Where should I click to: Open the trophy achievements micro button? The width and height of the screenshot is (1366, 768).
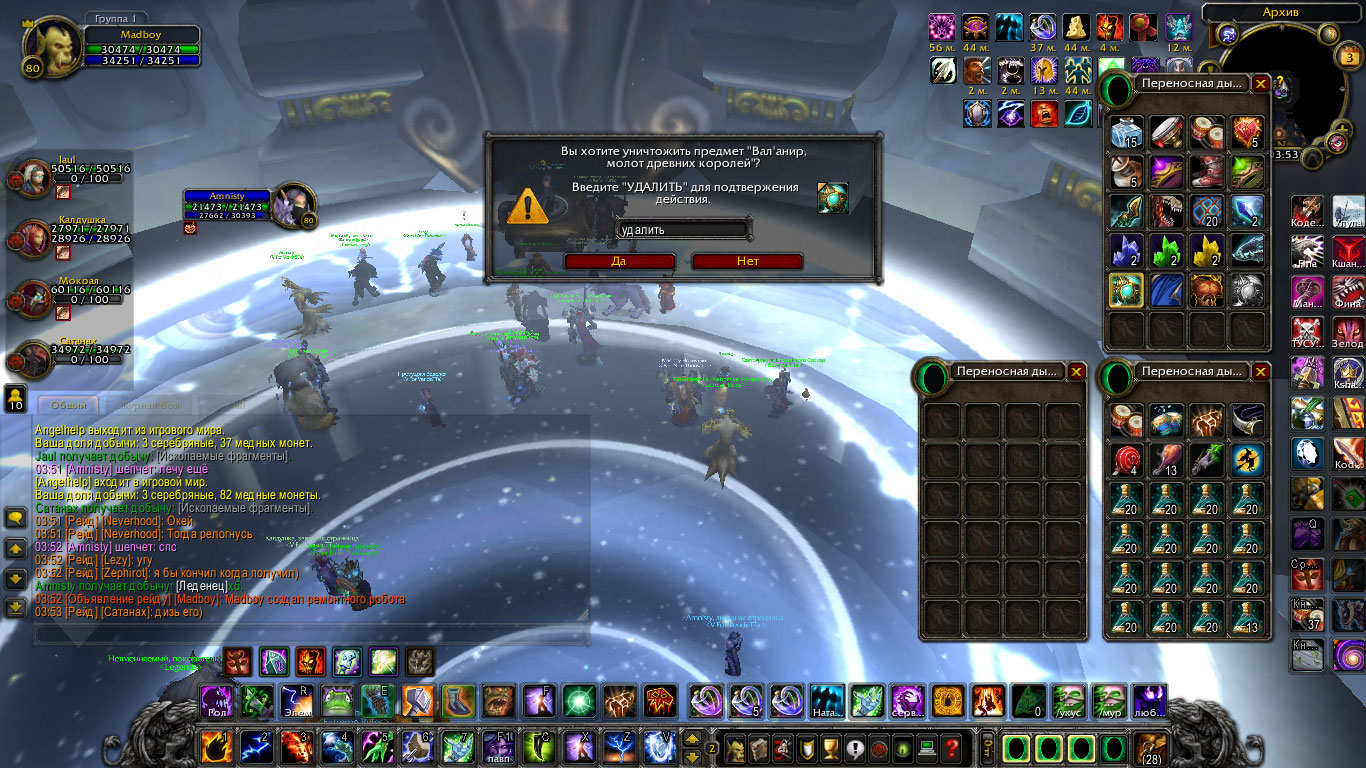pyautogui.click(x=829, y=747)
